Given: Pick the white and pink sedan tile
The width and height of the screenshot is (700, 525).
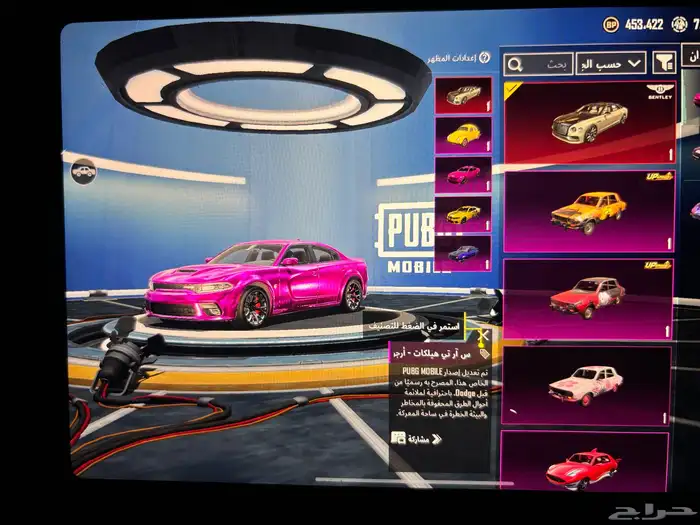Looking at the screenshot, I should click(x=588, y=383).
